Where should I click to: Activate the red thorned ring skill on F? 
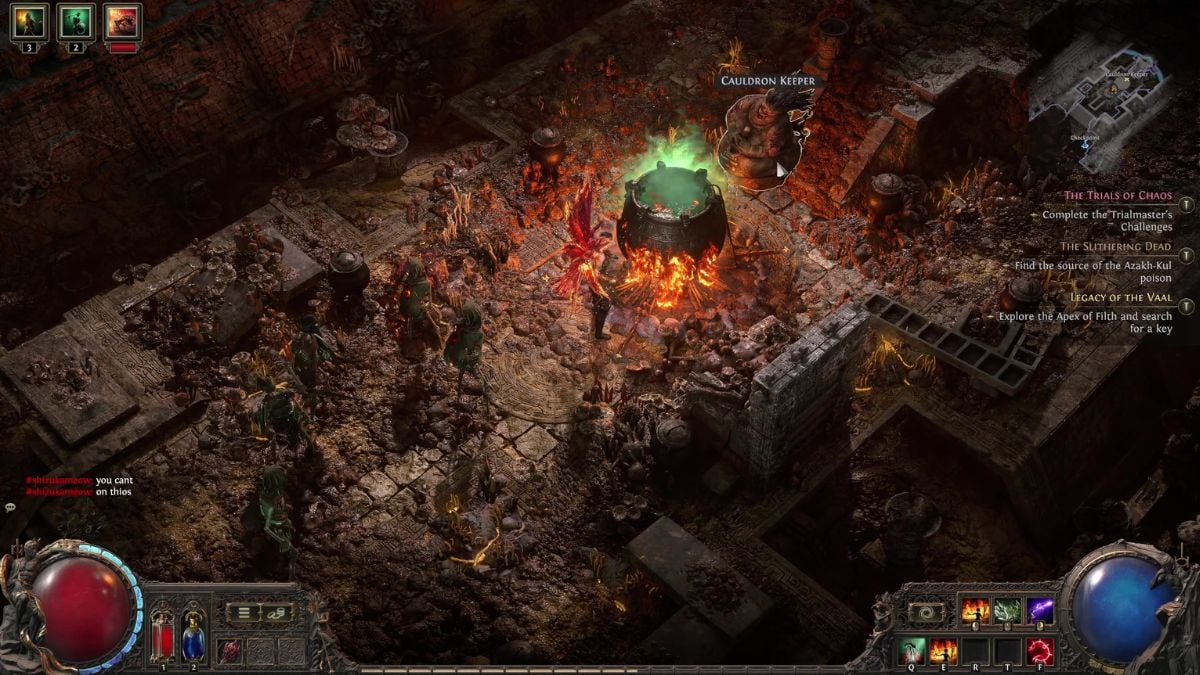click(x=1040, y=651)
